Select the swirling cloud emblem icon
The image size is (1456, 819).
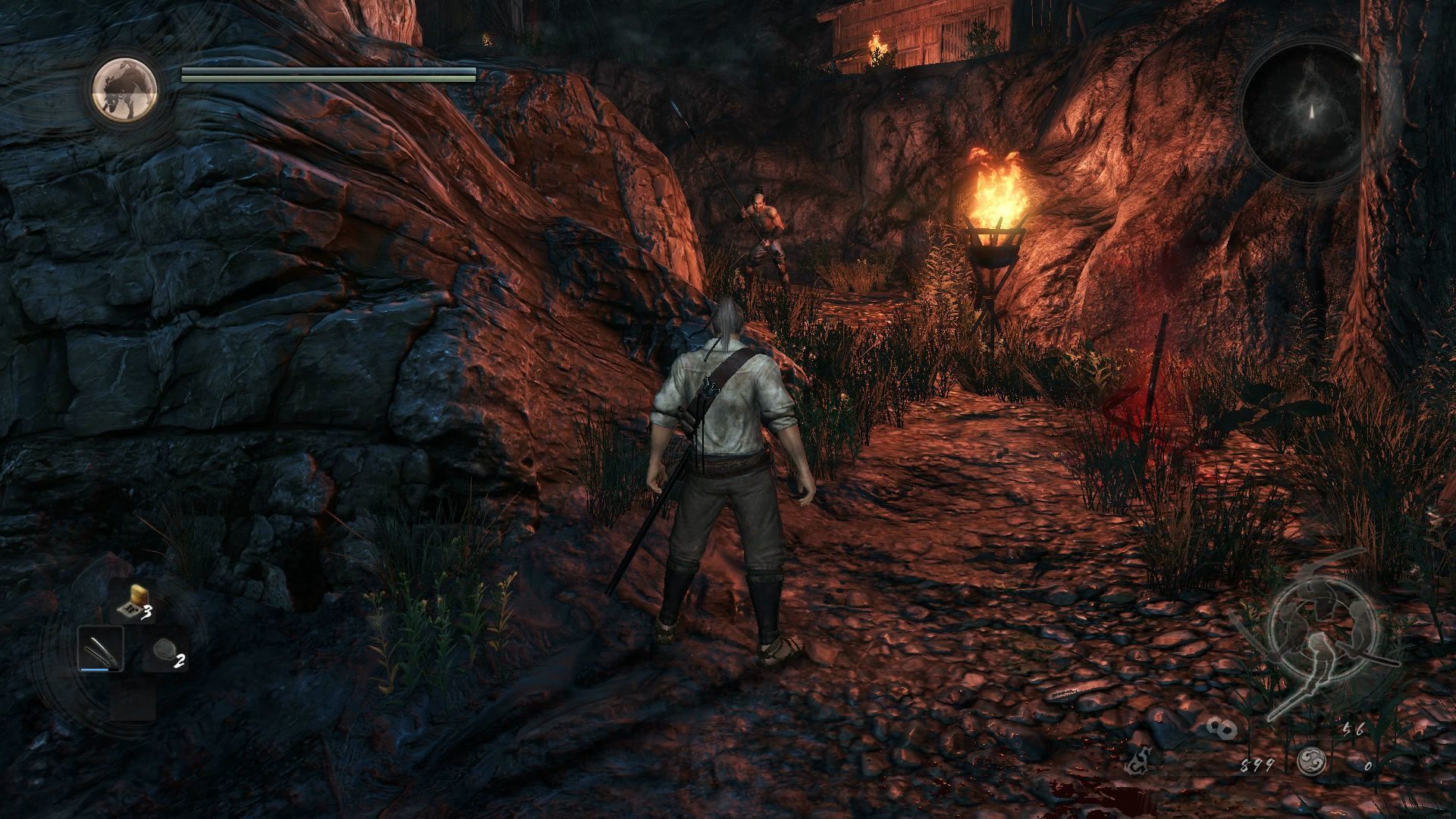coord(1311,761)
